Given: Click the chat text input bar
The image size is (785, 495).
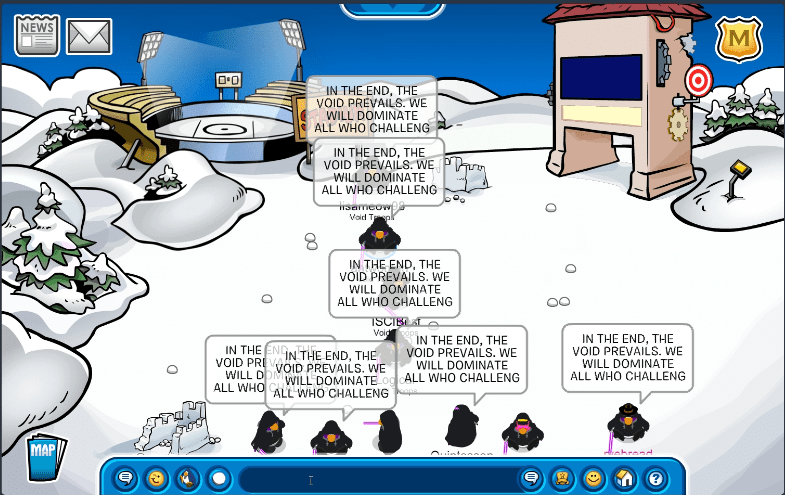Looking at the screenshot, I should (375, 479).
